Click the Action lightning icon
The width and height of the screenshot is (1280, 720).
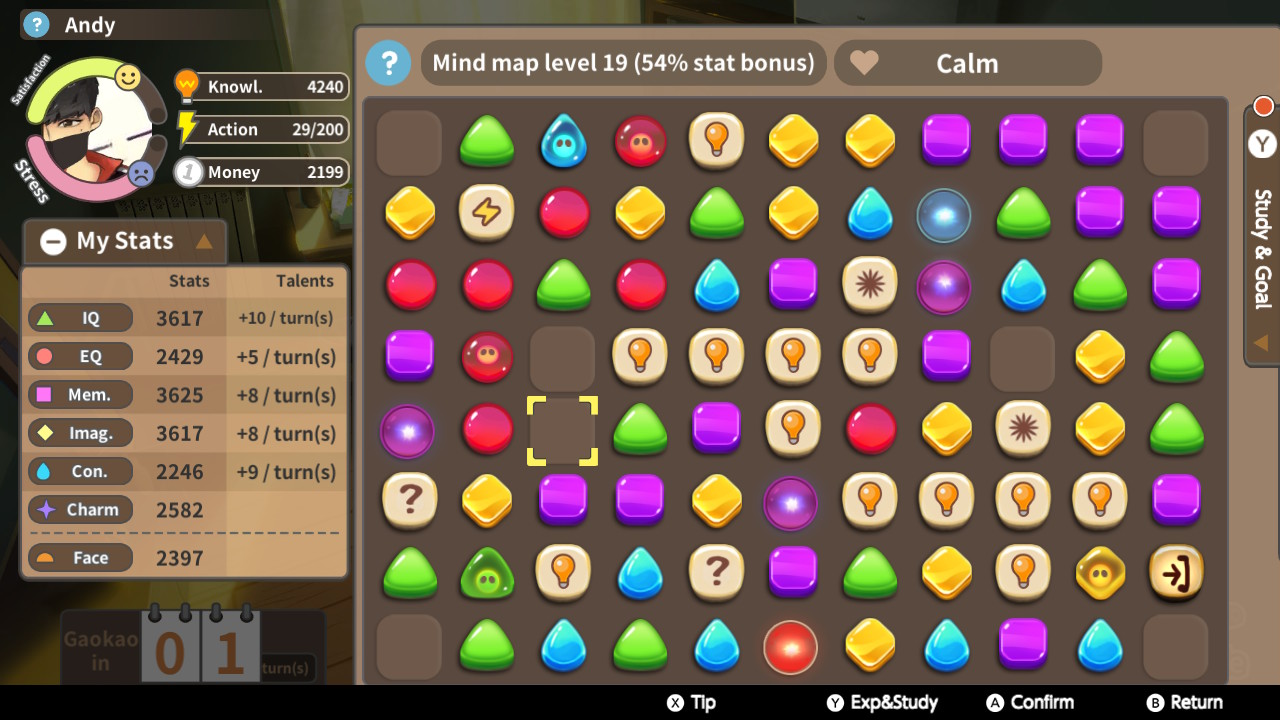click(x=185, y=128)
